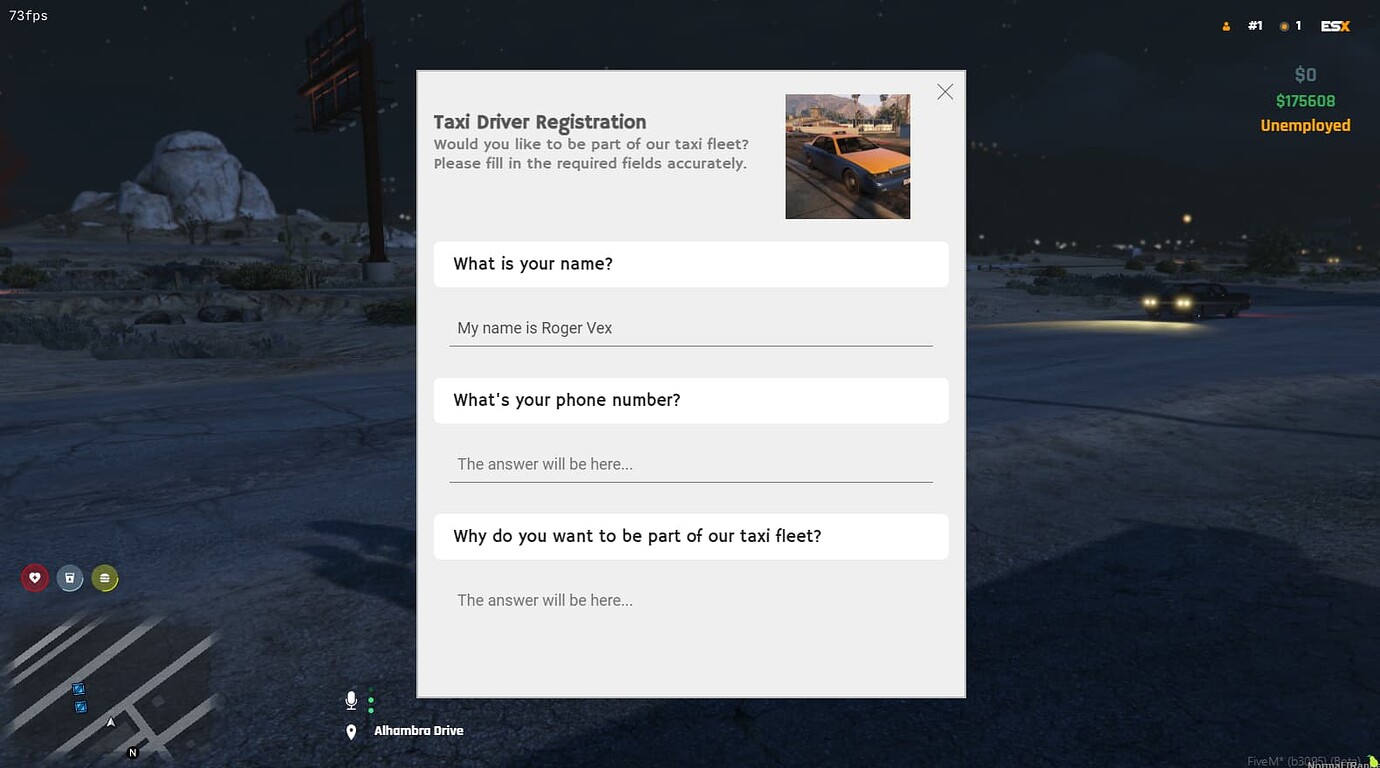Click the red health heart icon
Viewport: 1380px width, 768px height.
(35, 578)
